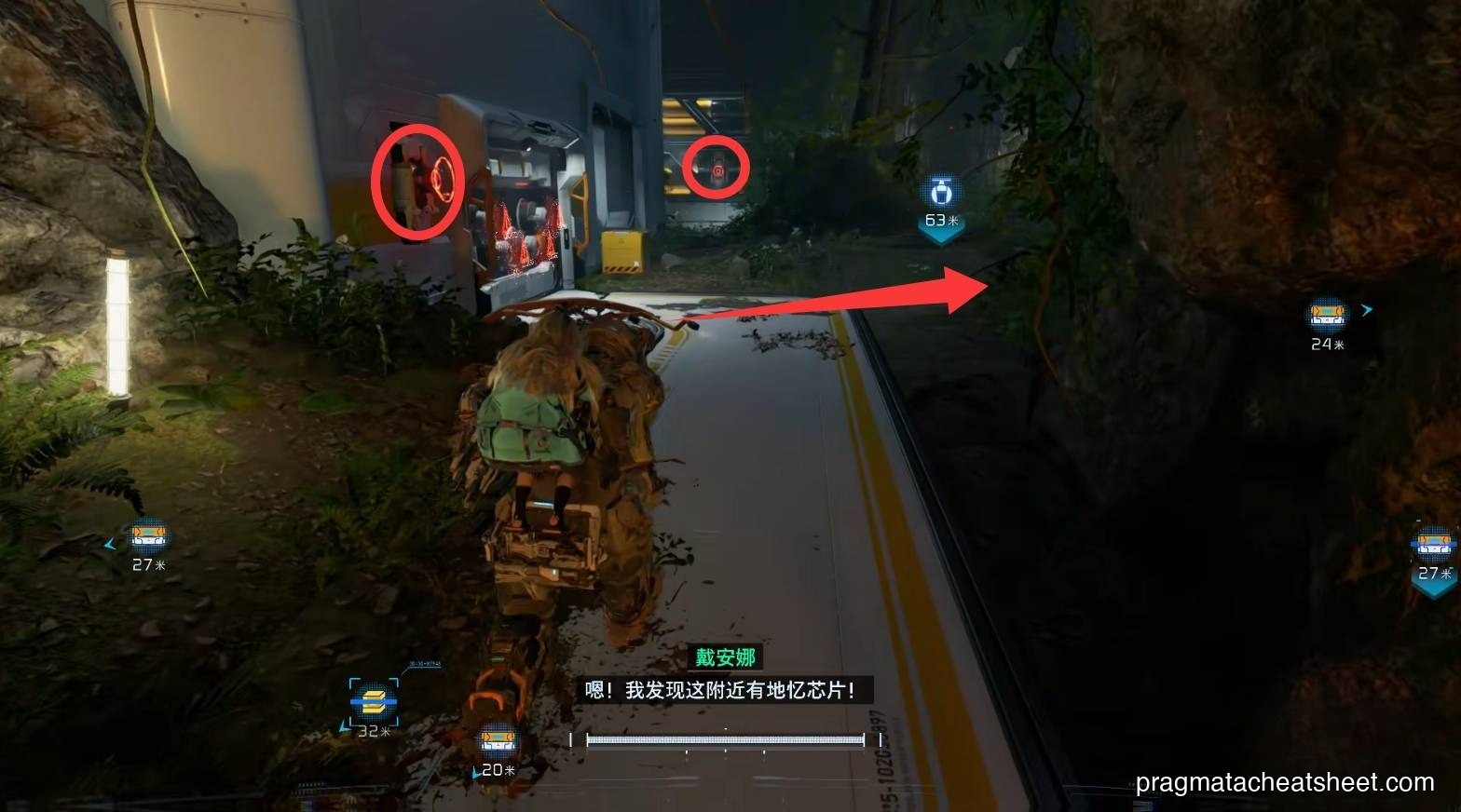Image resolution: width=1461 pixels, height=812 pixels.
Task: Select the green 戴安娜 speaker nameplate
Action: (724, 656)
